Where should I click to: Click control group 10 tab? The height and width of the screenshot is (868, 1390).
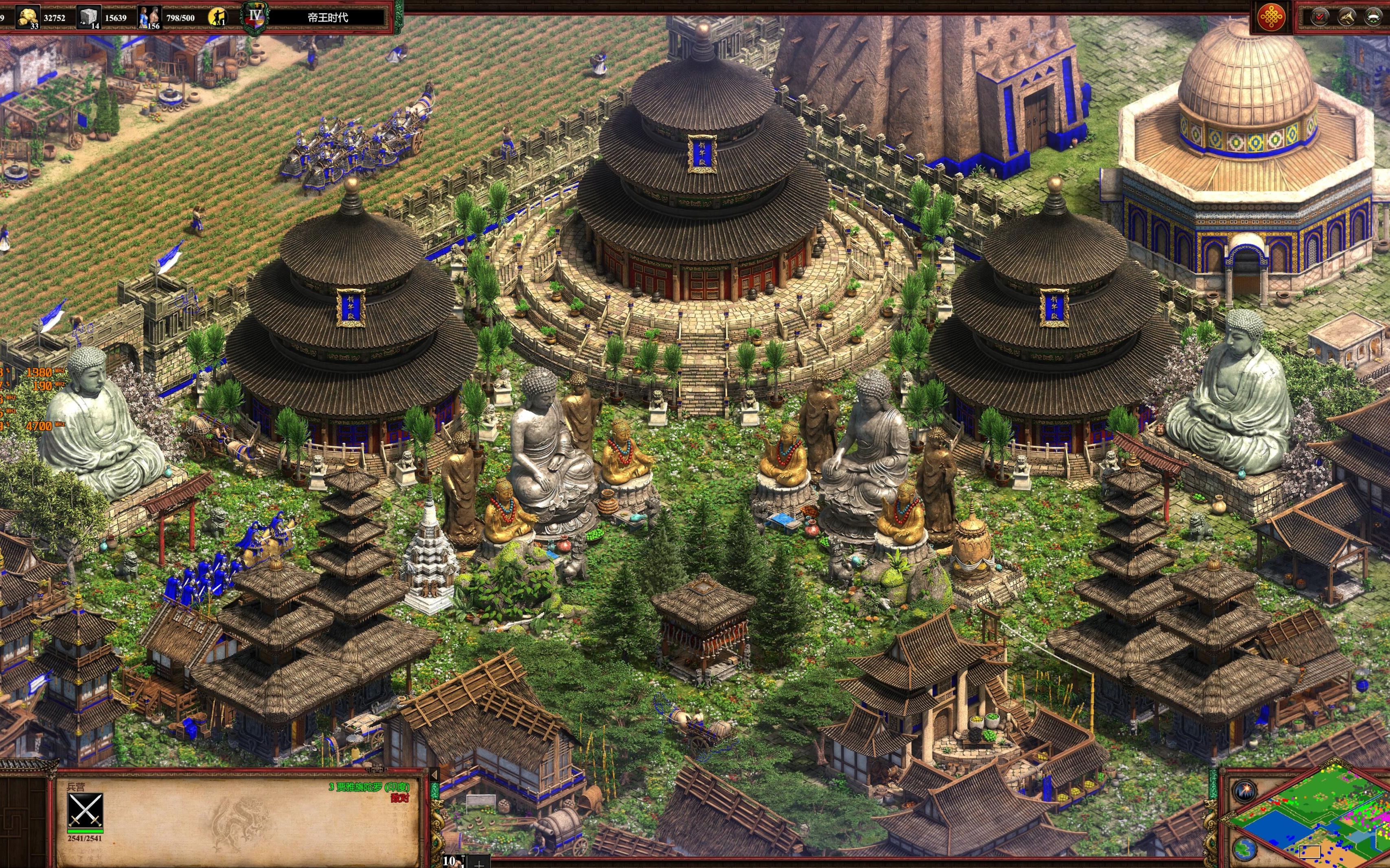[x=449, y=861]
